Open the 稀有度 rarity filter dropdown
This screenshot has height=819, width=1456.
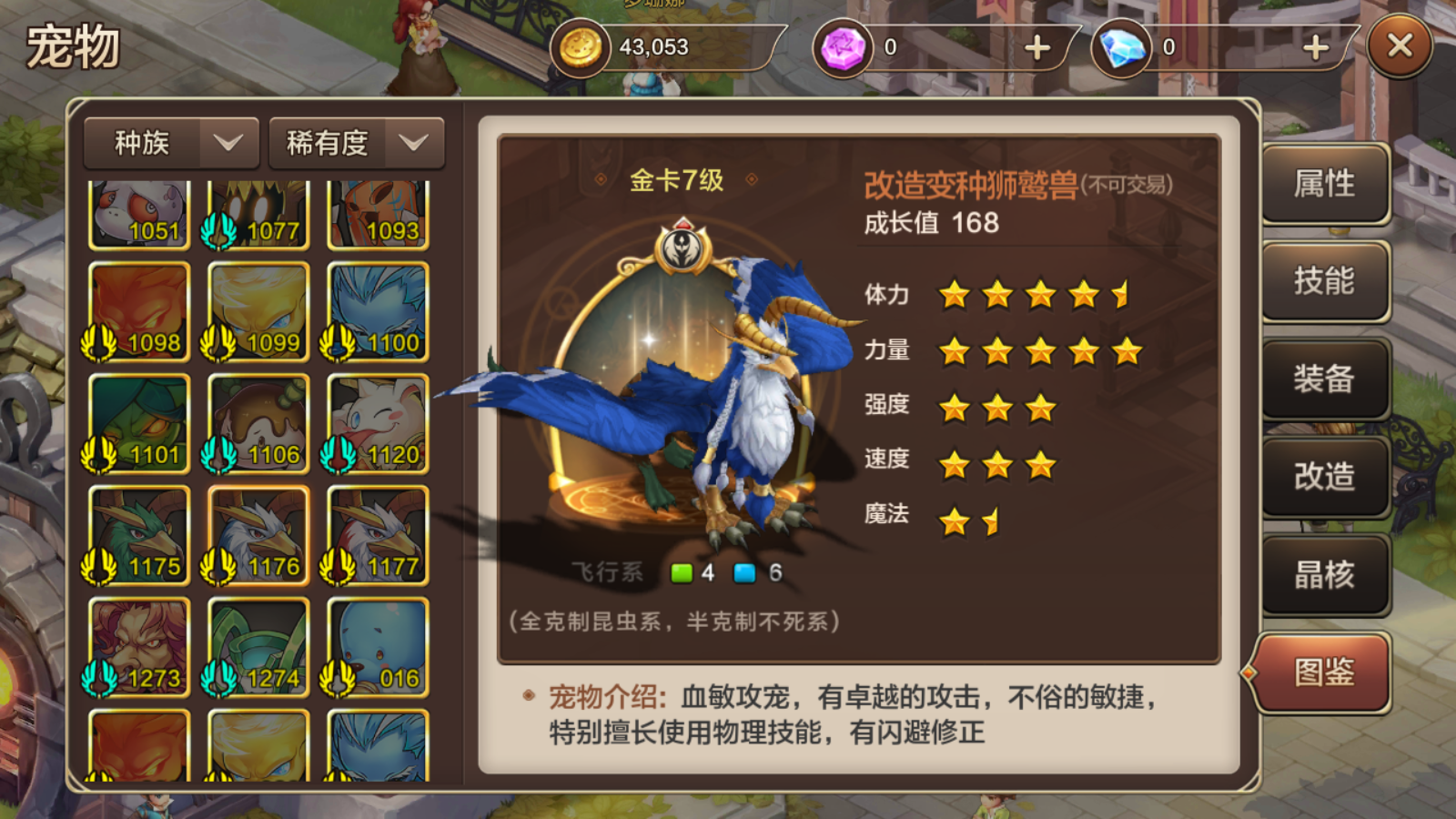pyautogui.click(x=356, y=143)
